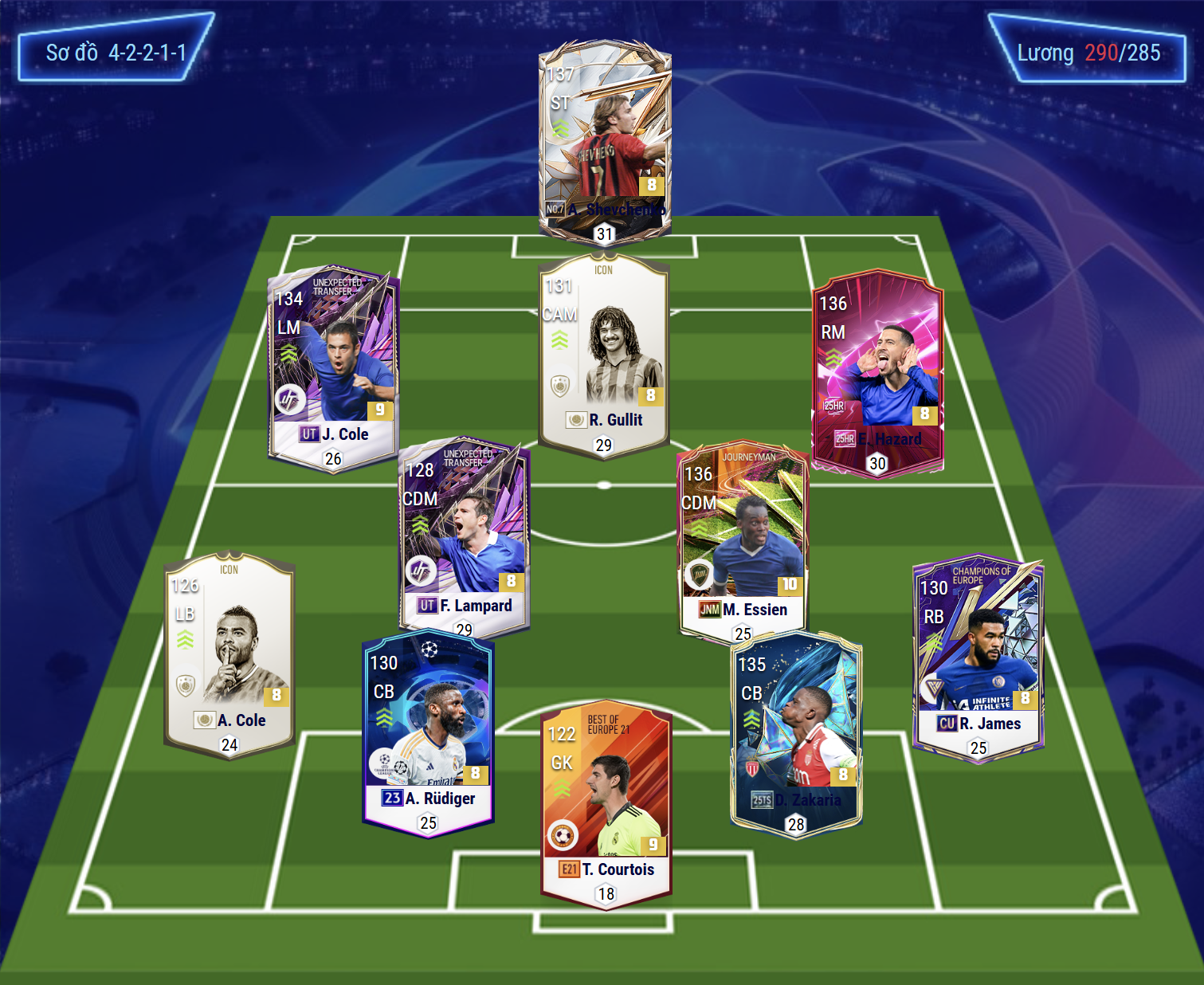Choose the A. Cole LB card
This screenshot has height=985, width=1204.
pyautogui.click(x=229, y=653)
